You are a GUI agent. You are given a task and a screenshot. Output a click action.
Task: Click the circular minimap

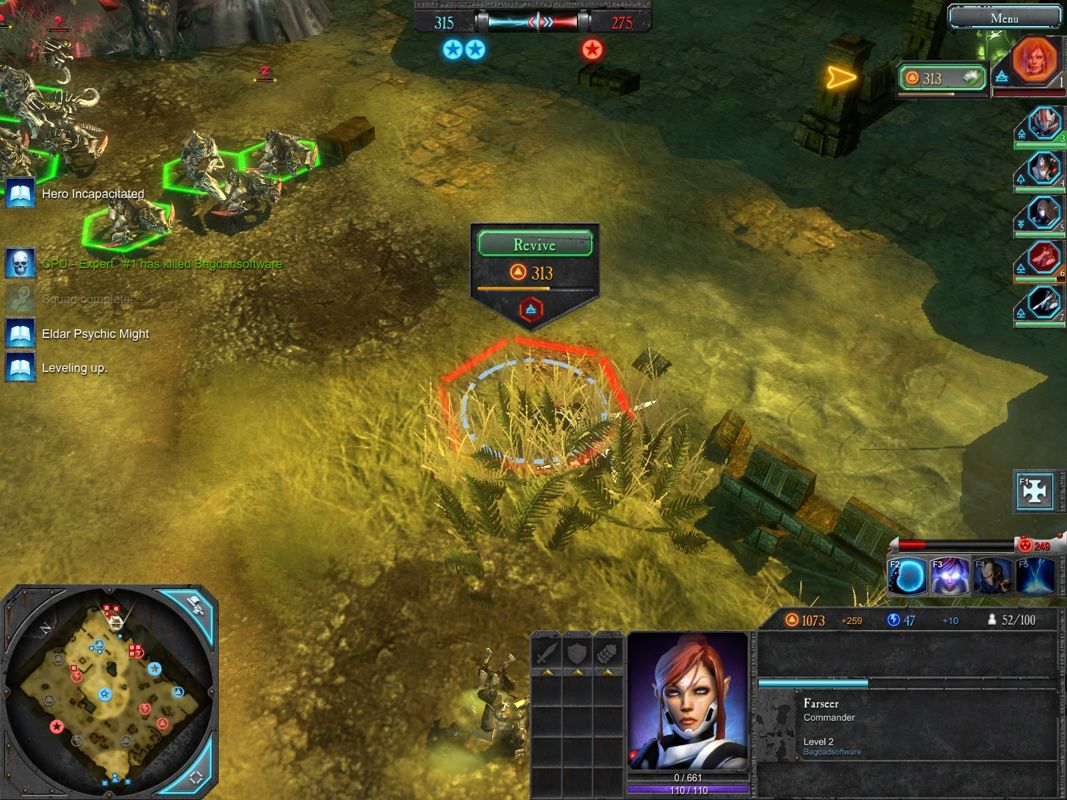click(108, 690)
